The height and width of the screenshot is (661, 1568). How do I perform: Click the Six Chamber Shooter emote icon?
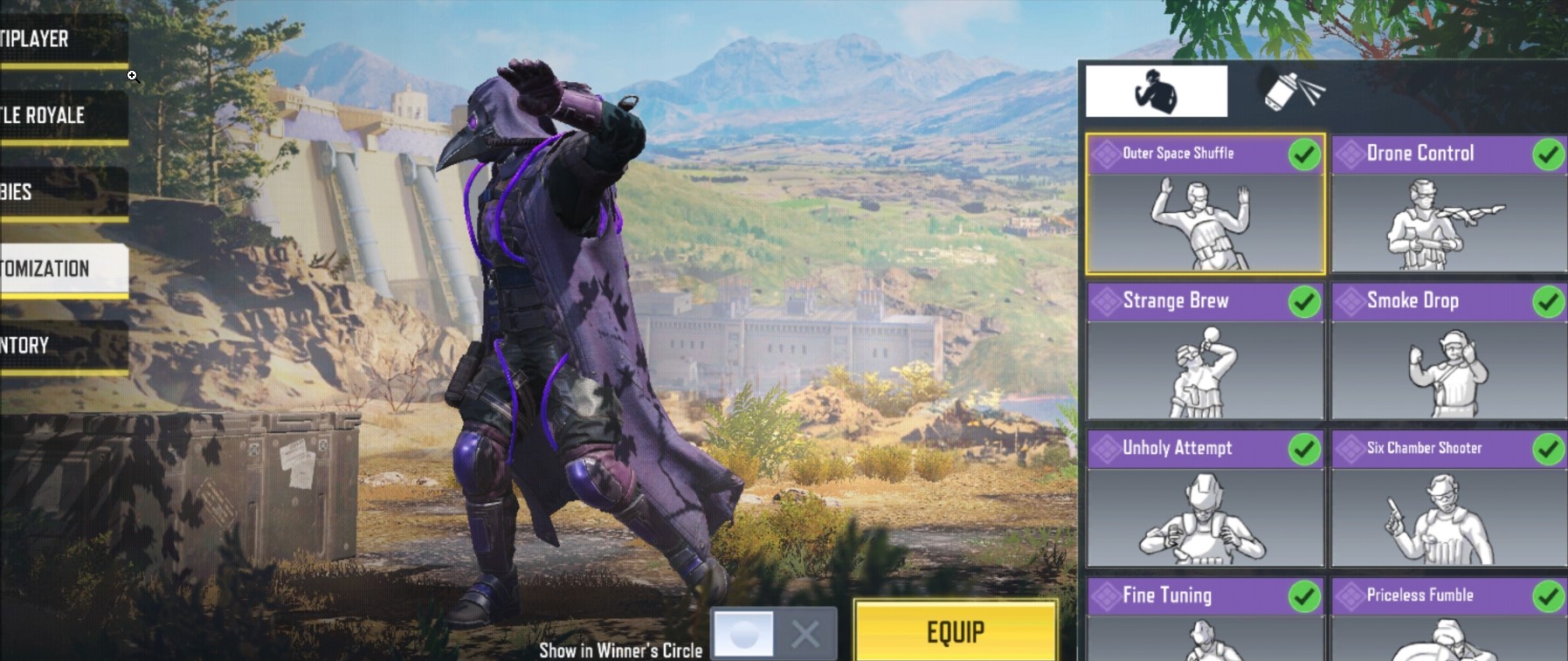click(x=1447, y=518)
